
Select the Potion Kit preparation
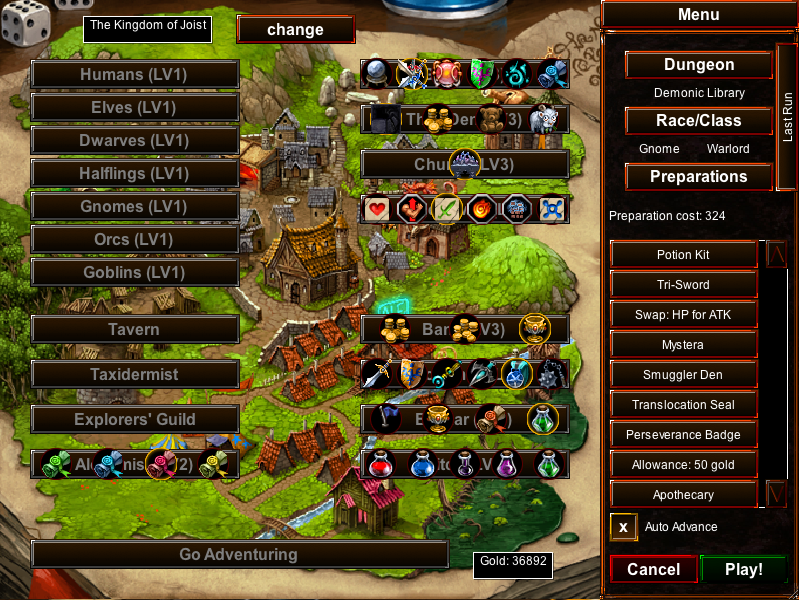[683, 255]
